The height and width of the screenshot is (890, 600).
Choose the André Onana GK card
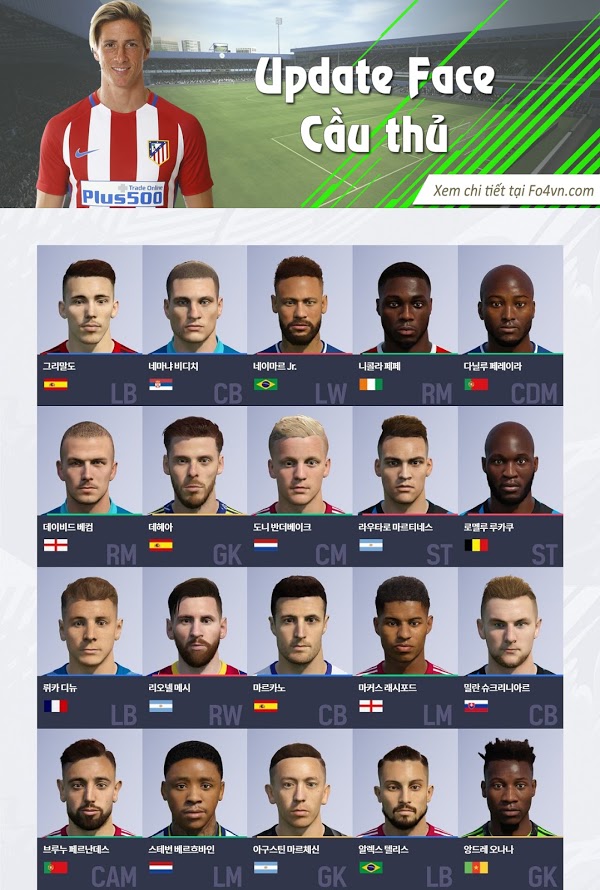point(510,805)
